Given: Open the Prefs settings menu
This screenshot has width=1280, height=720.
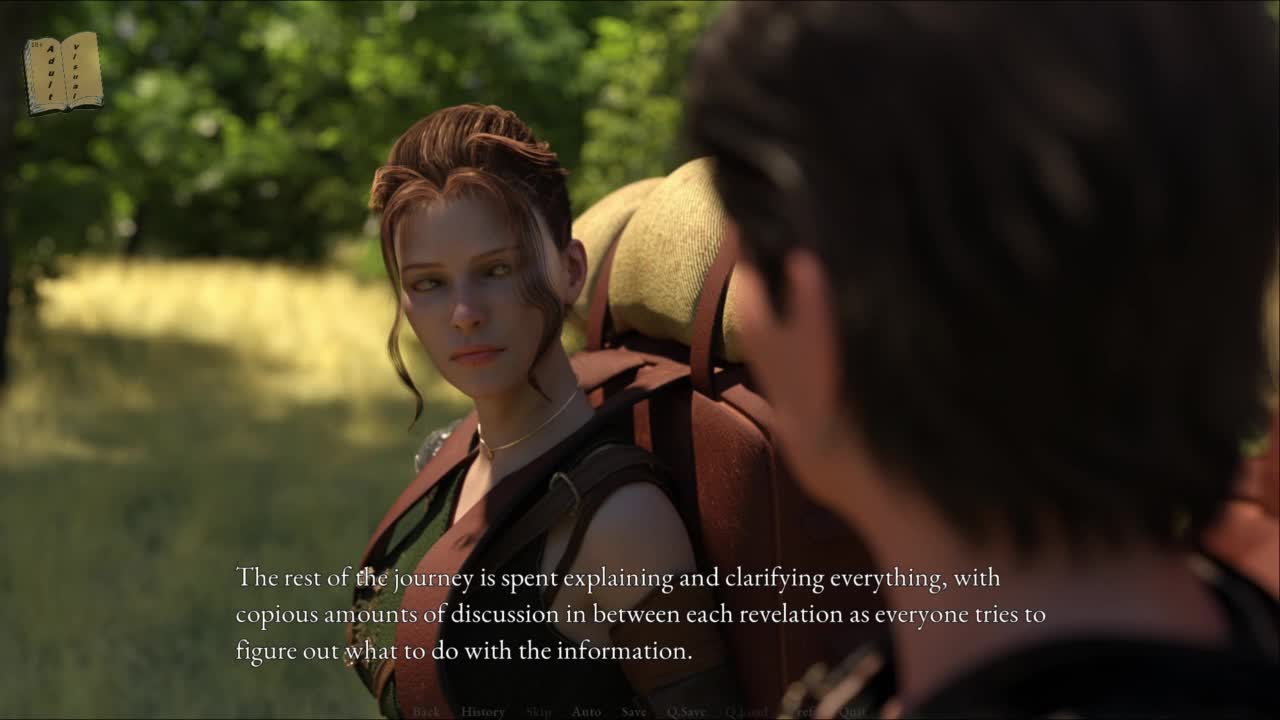Looking at the screenshot, I should 803,712.
